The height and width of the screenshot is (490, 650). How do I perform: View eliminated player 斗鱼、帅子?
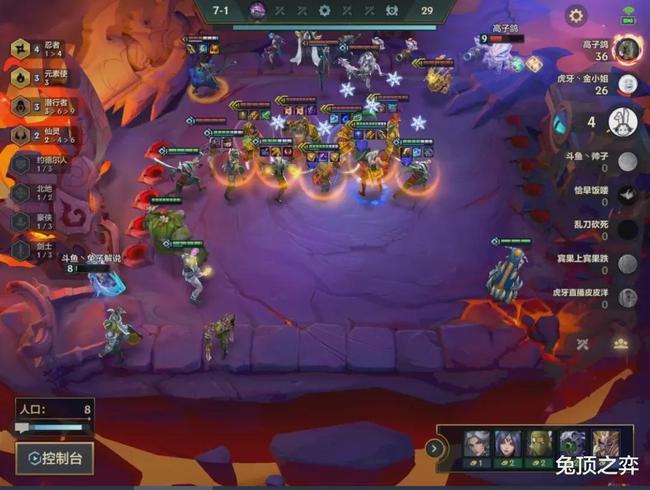(627, 162)
